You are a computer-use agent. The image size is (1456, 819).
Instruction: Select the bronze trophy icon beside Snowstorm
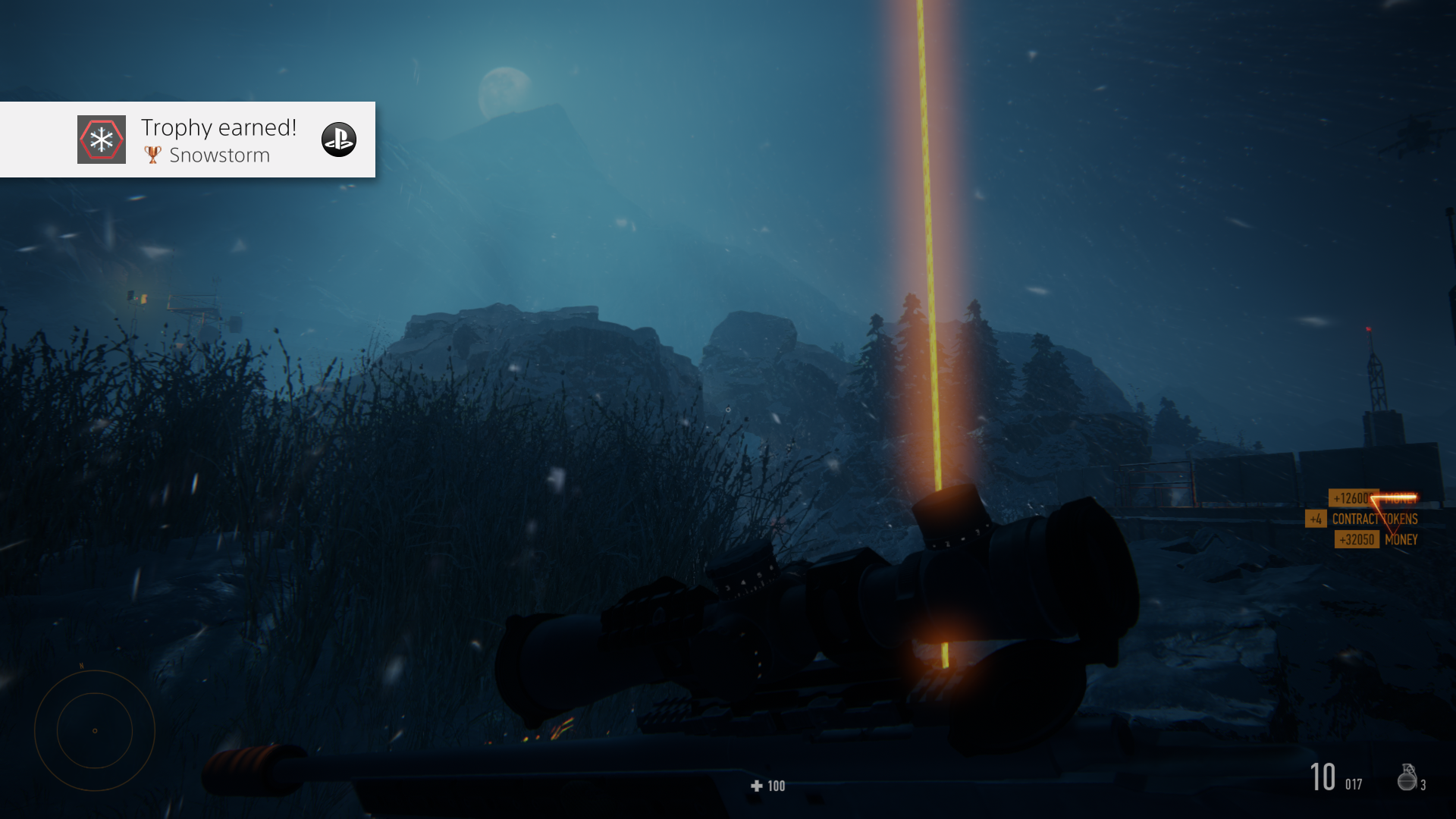tap(152, 155)
